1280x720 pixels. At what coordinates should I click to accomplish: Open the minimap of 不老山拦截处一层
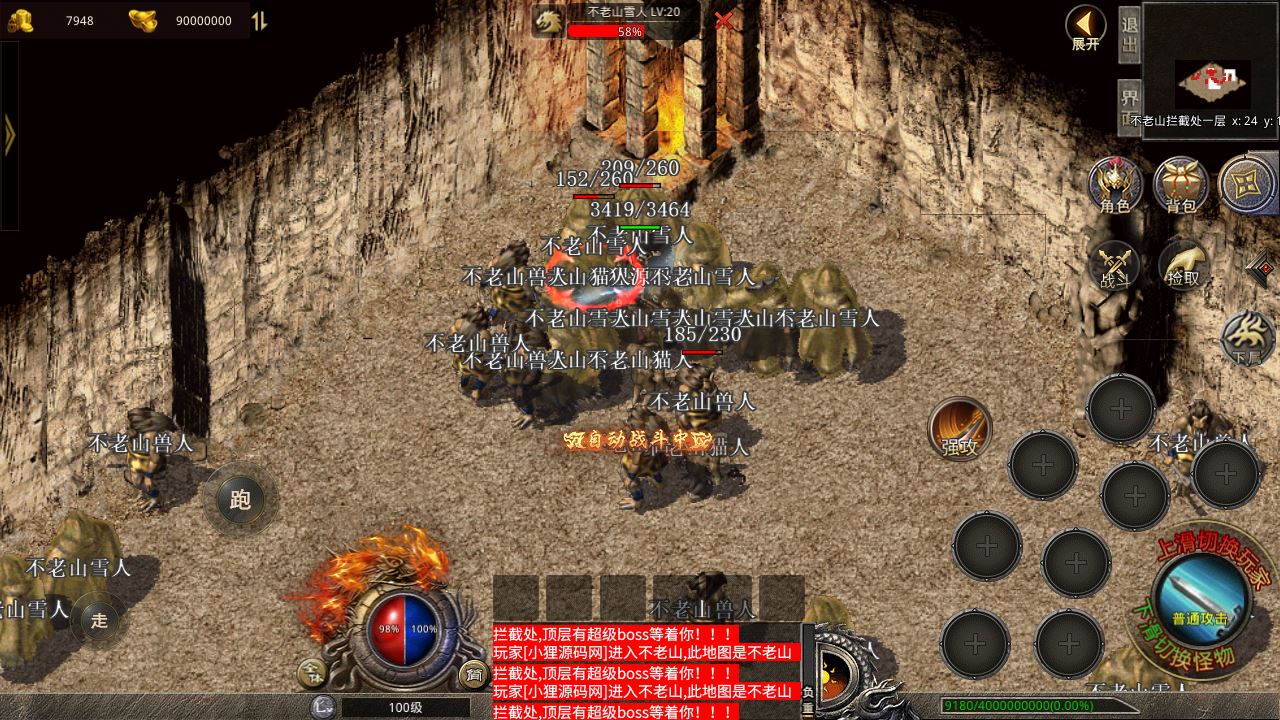coord(1212,78)
